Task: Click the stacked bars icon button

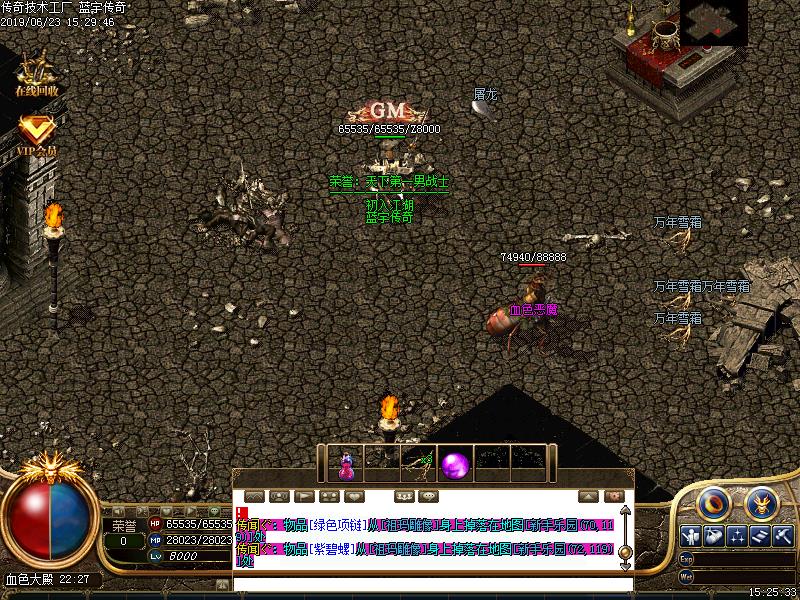Action: (760, 536)
